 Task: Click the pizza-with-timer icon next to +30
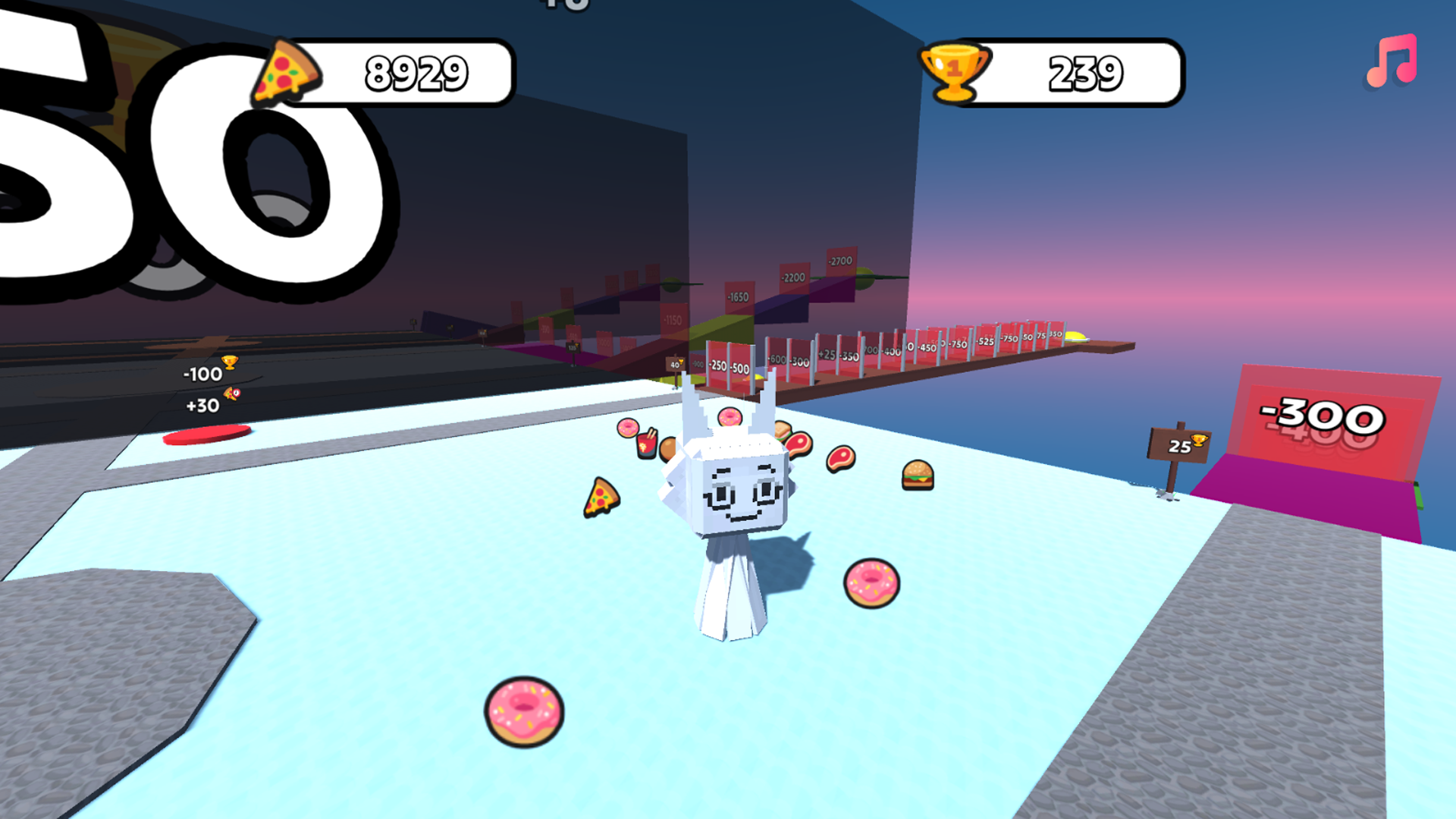[x=232, y=394]
